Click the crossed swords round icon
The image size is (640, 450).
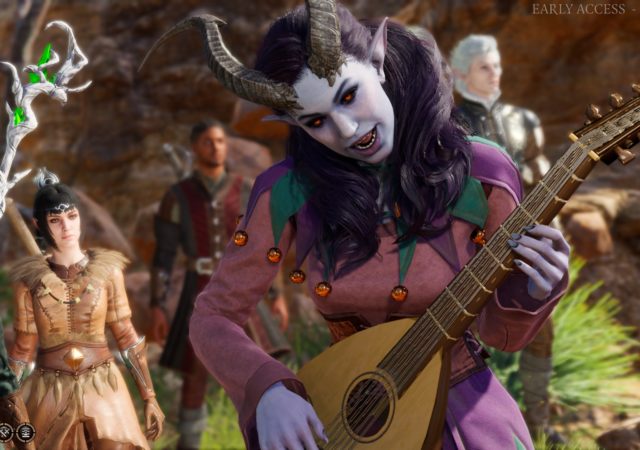tap(7, 432)
